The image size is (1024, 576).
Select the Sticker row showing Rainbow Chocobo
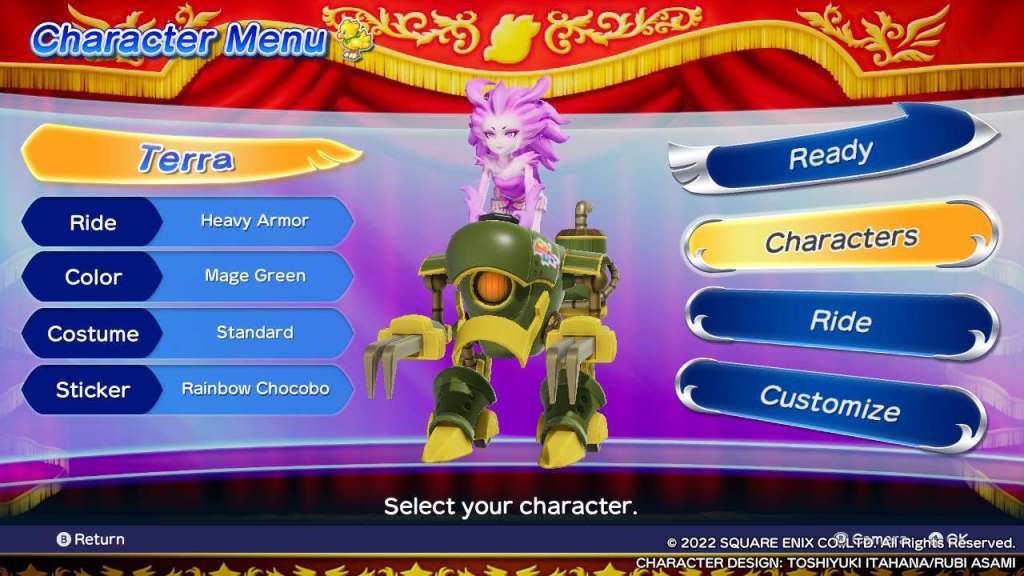click(187, 389)
